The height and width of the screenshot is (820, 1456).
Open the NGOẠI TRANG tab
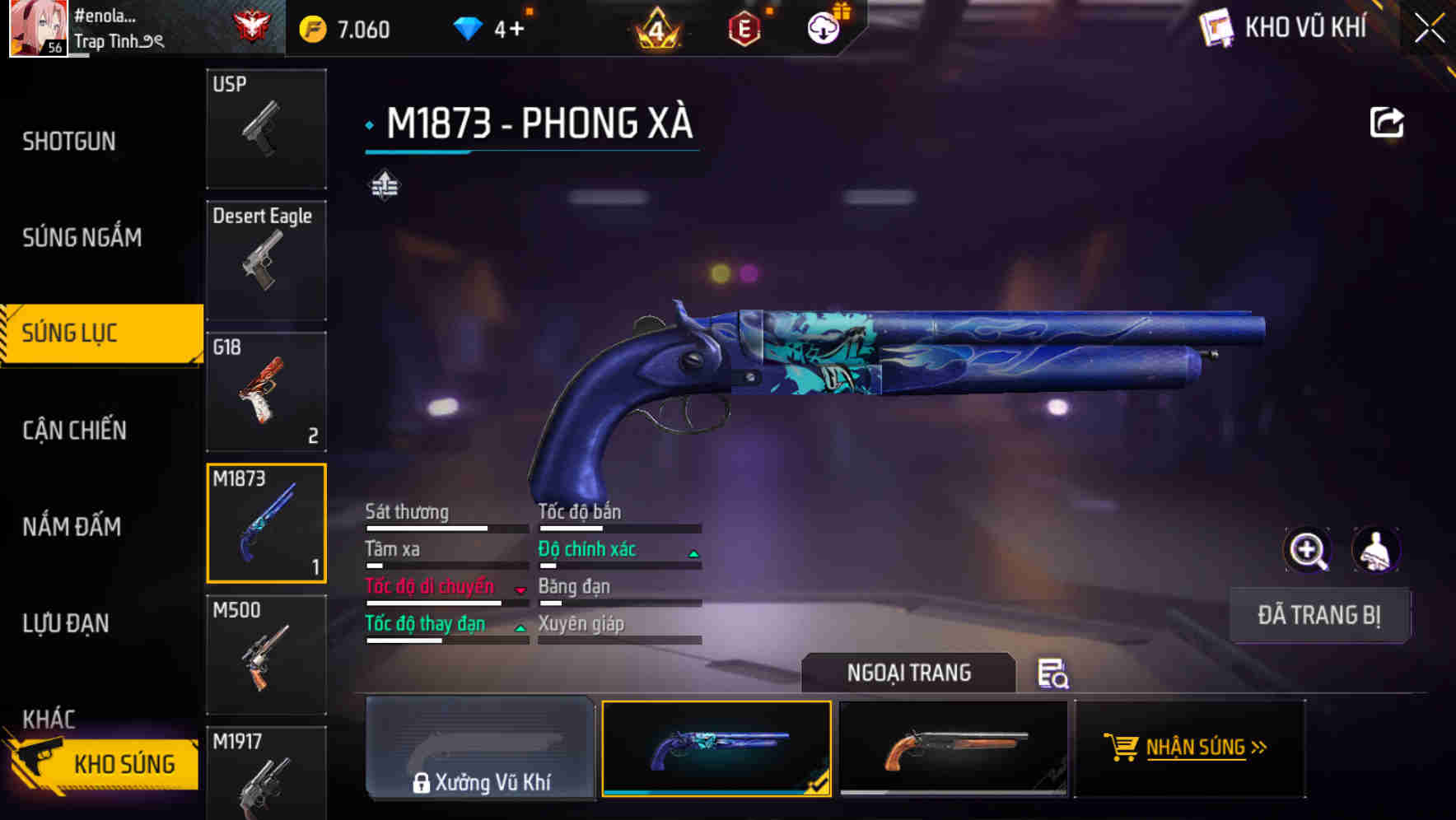click(908, 673)
